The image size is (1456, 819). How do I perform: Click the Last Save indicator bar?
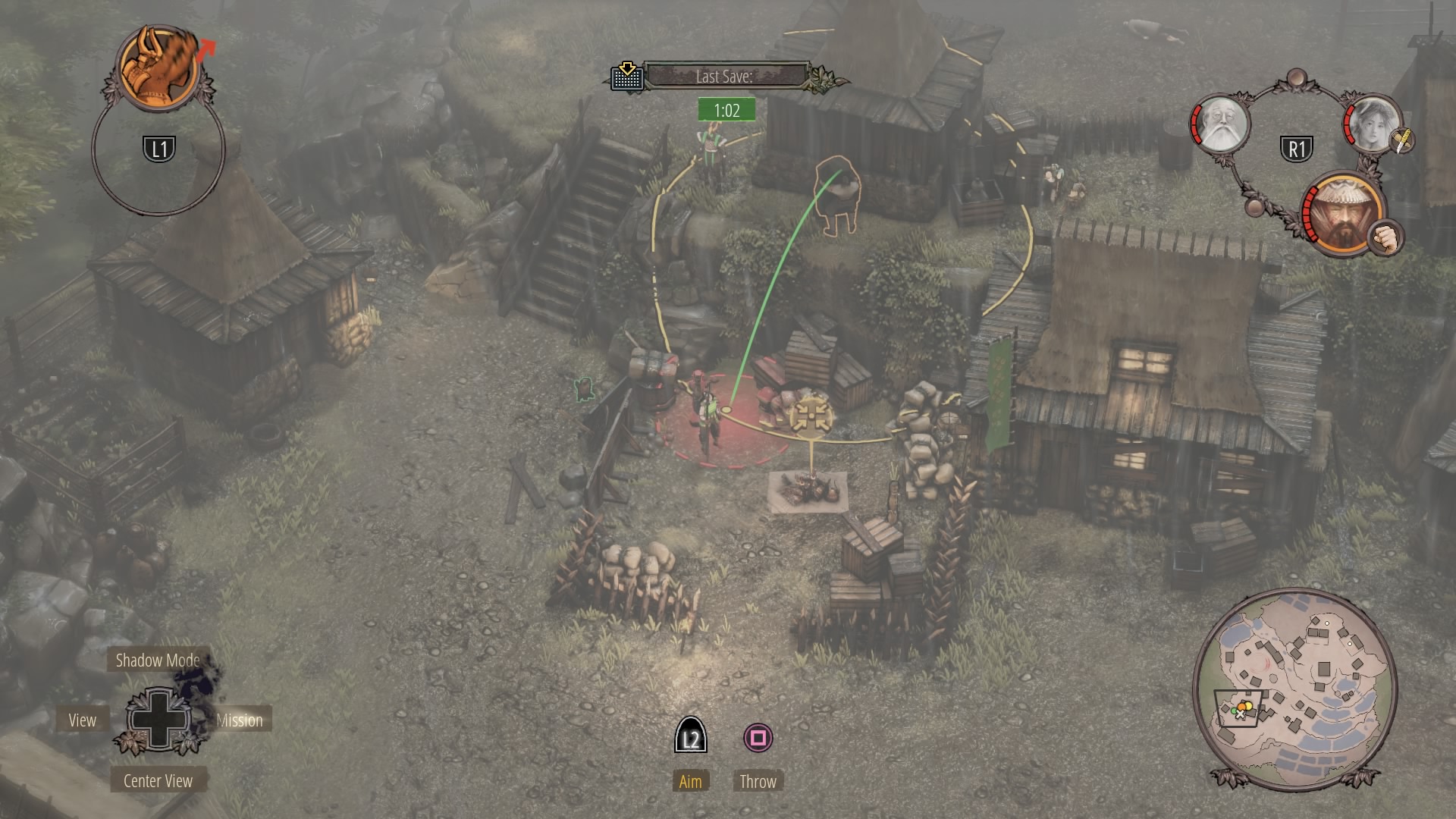(x=726, y=76)
